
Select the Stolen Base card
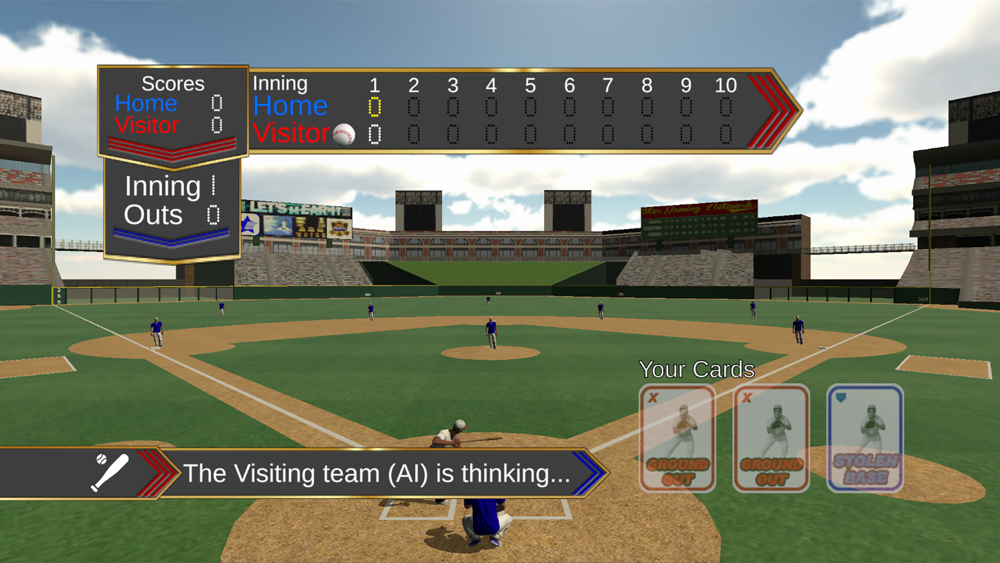tap(865, 438)
